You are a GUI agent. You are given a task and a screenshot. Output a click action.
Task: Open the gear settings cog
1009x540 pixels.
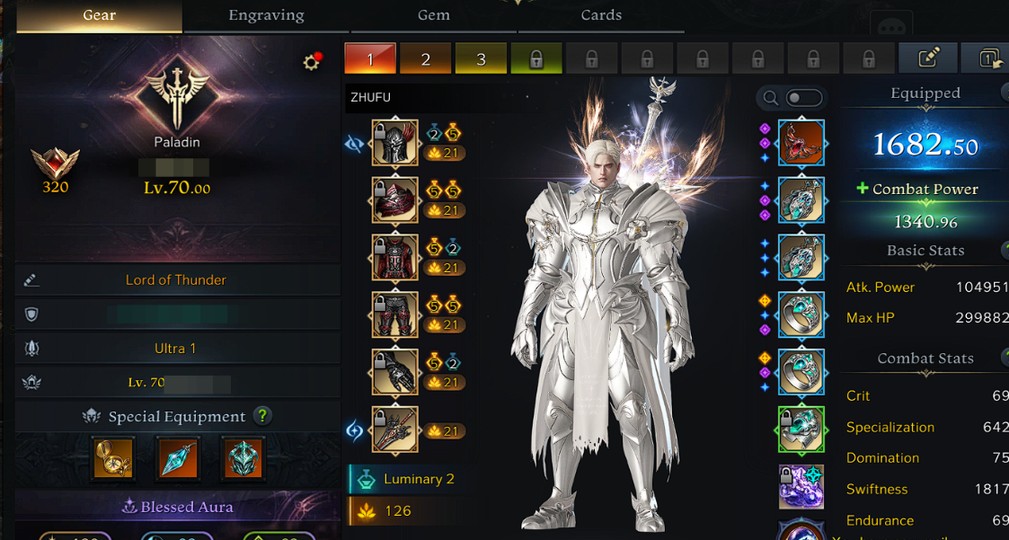click(x=311, y=62)
